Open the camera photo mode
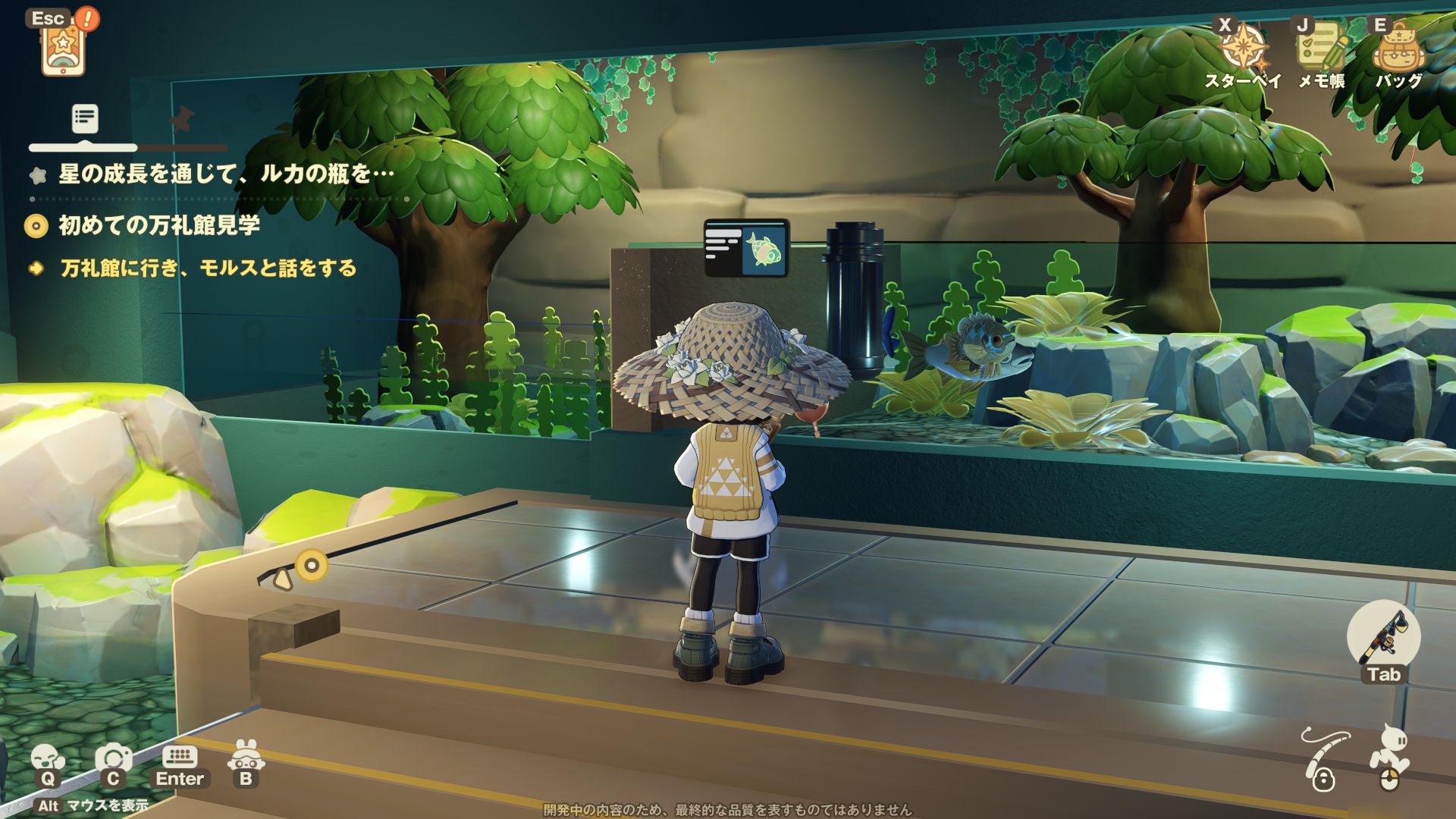 pos(113,758)
